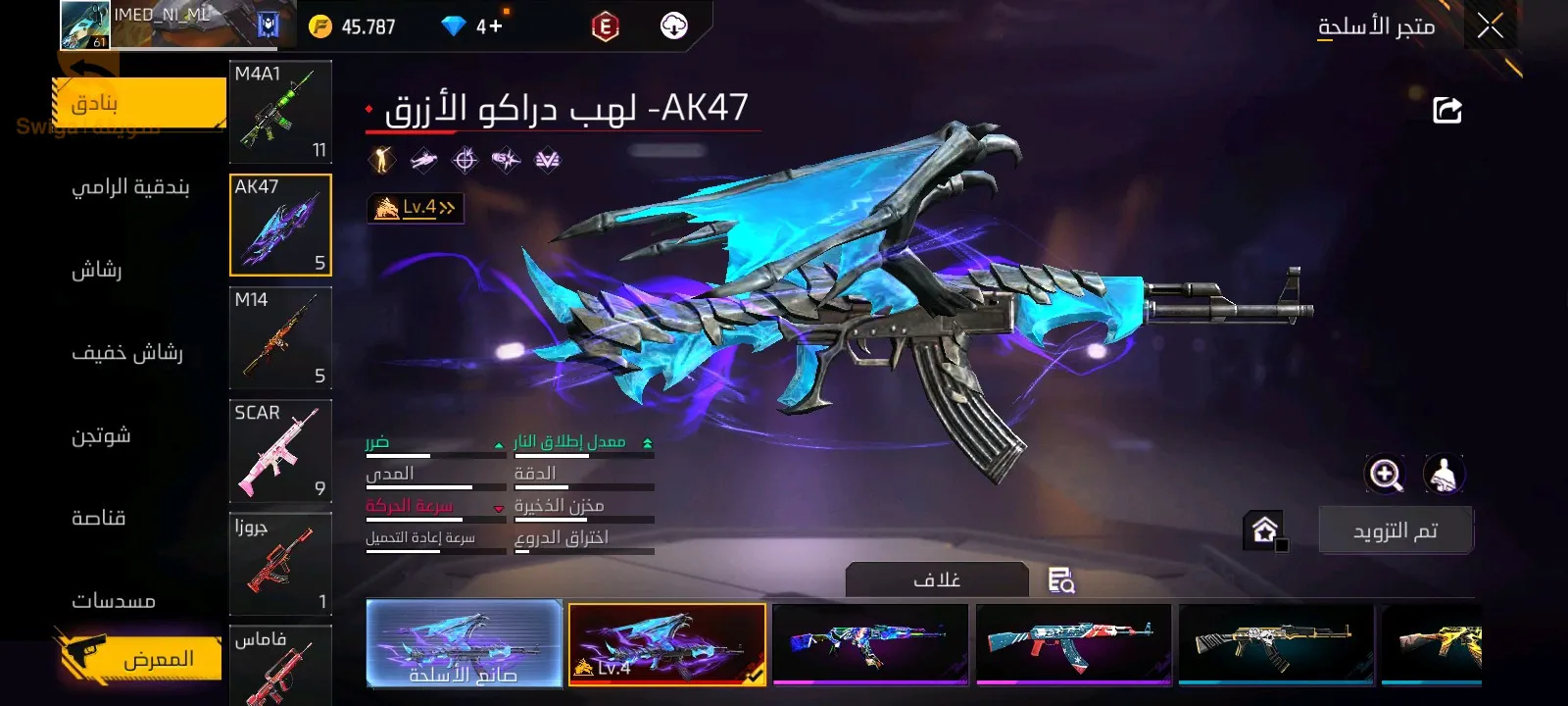Tap the magnifier weapon zoom icon
This screenshot has width=1568, height=706.
[x=1385, y=475]
